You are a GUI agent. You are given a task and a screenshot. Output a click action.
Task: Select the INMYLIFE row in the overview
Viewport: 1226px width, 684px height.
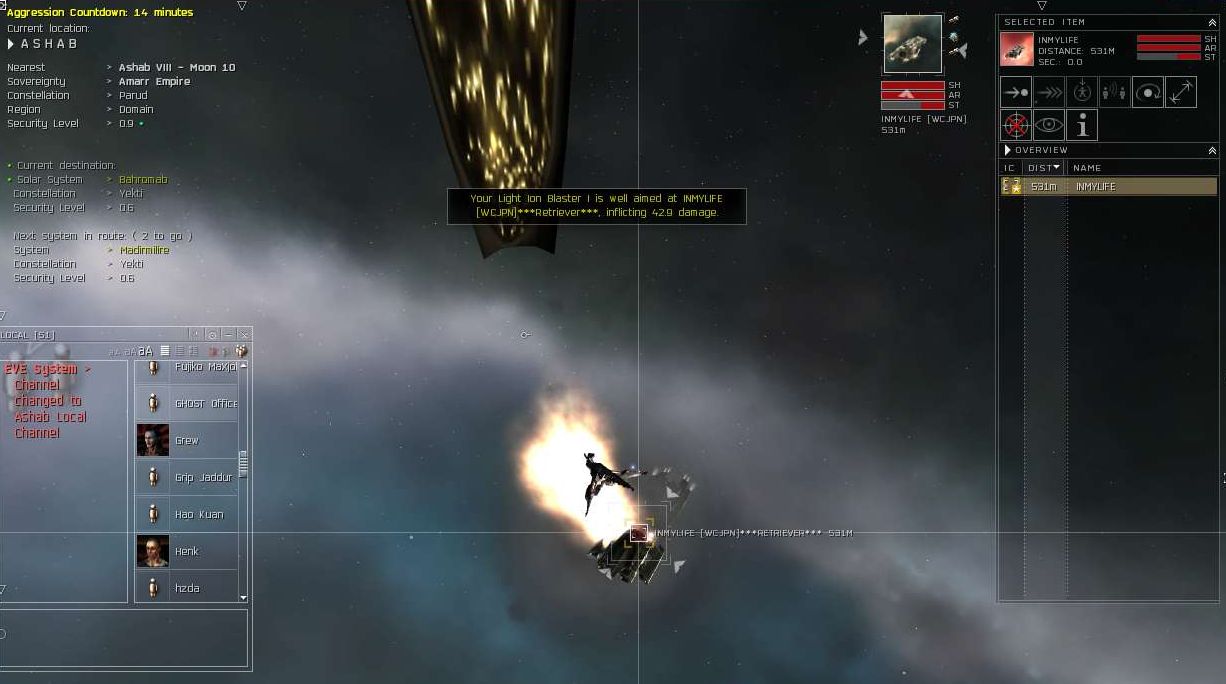[1109, 187]
